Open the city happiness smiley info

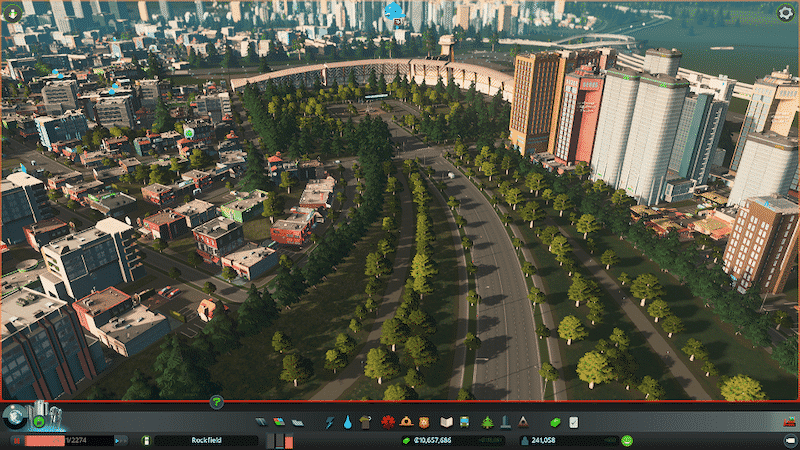(626, 440)
